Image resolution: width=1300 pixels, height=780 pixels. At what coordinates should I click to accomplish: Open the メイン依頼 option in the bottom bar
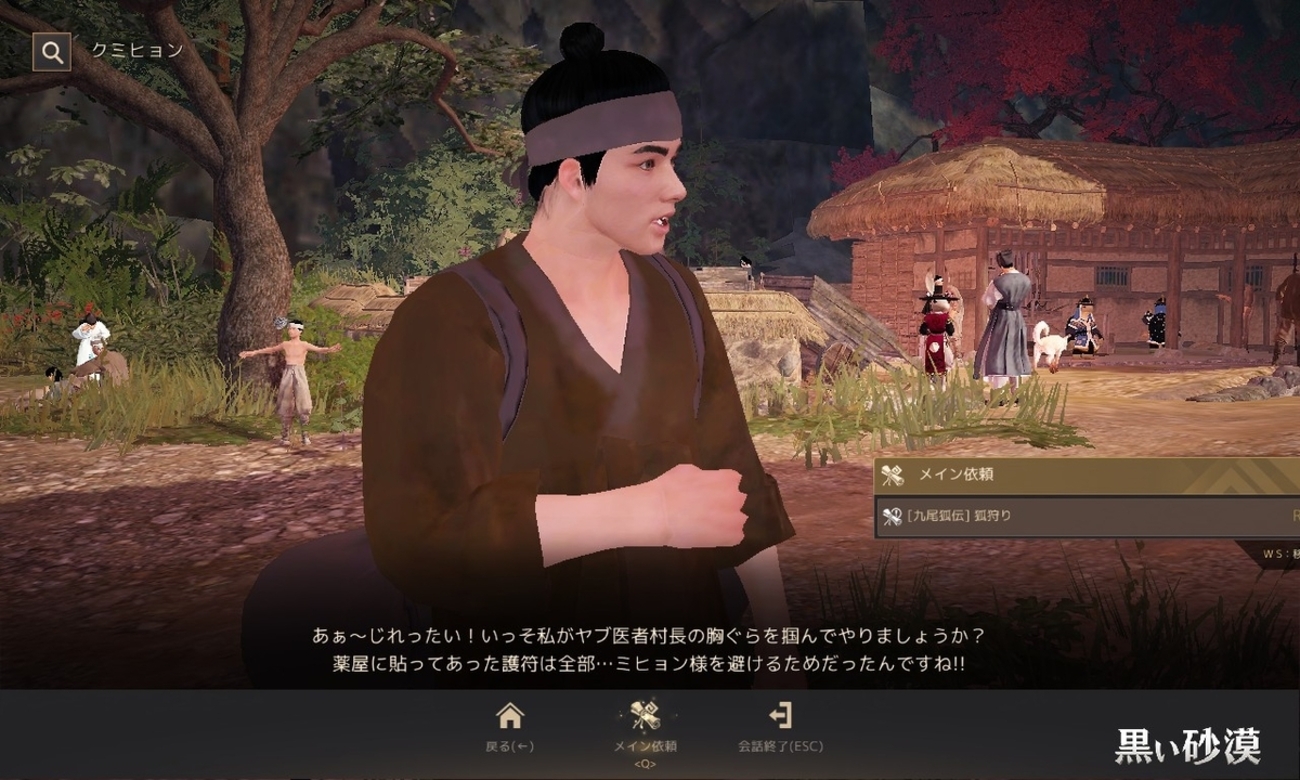(x=645, y=725)
